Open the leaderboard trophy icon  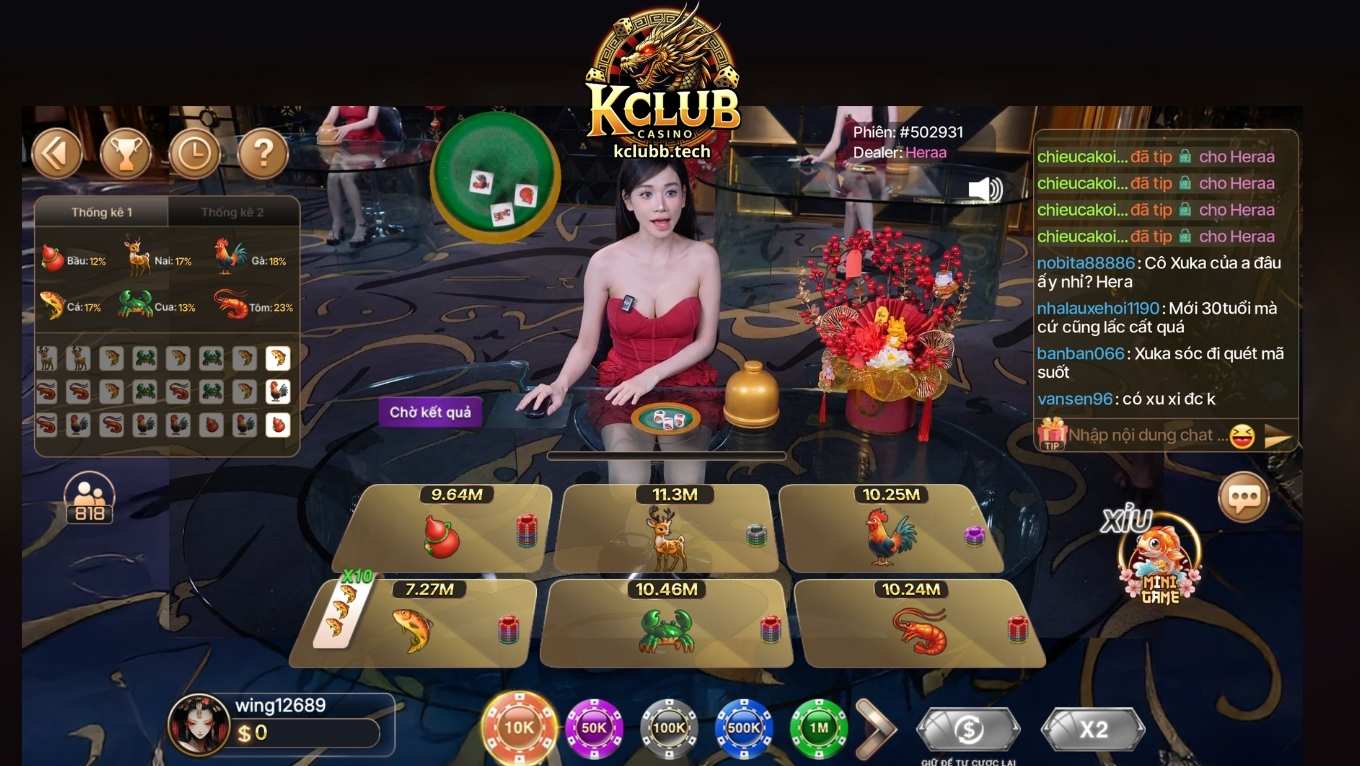126,153
